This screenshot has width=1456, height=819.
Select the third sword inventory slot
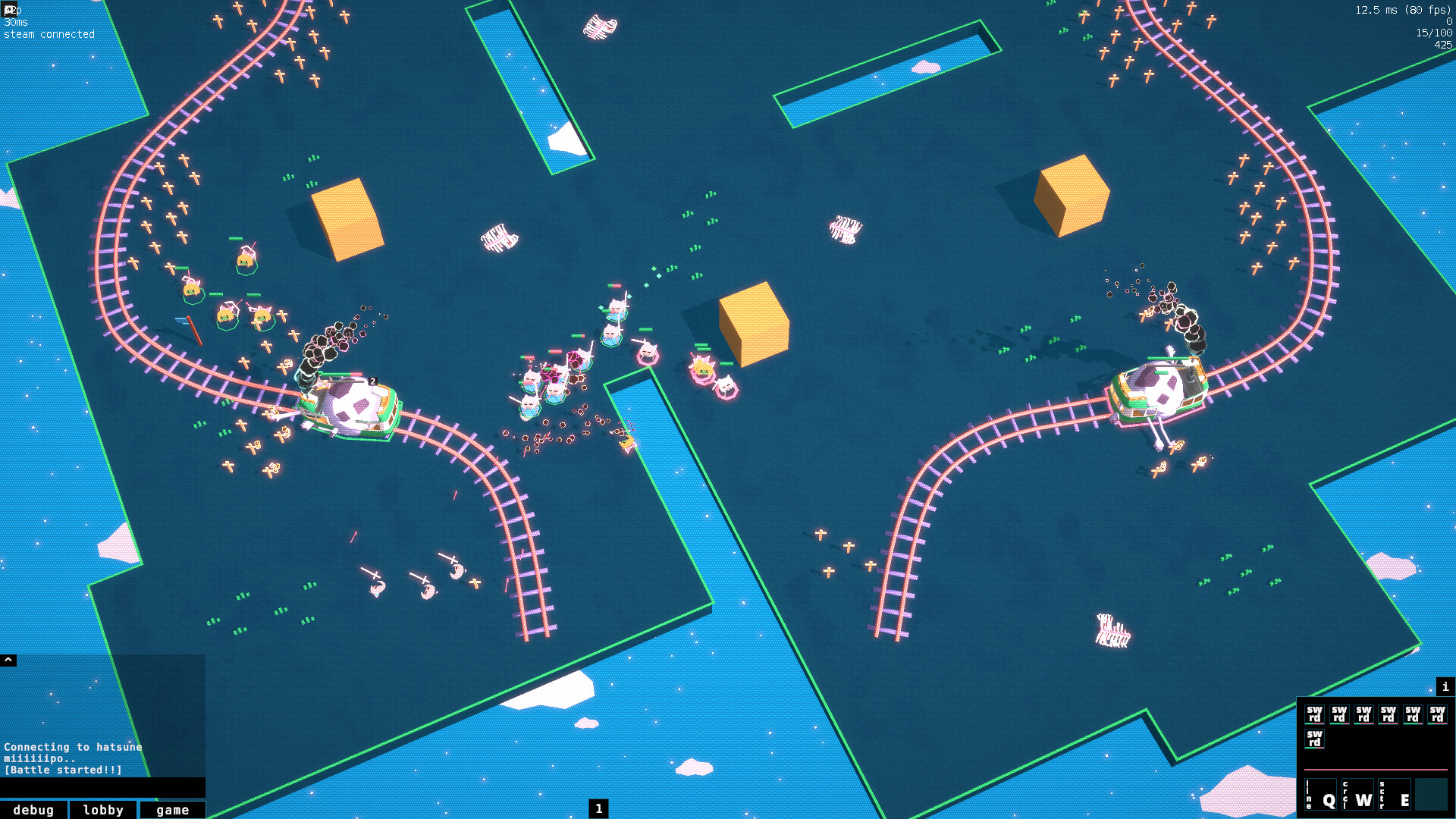pyautogui.click(x=1363, y=714)
